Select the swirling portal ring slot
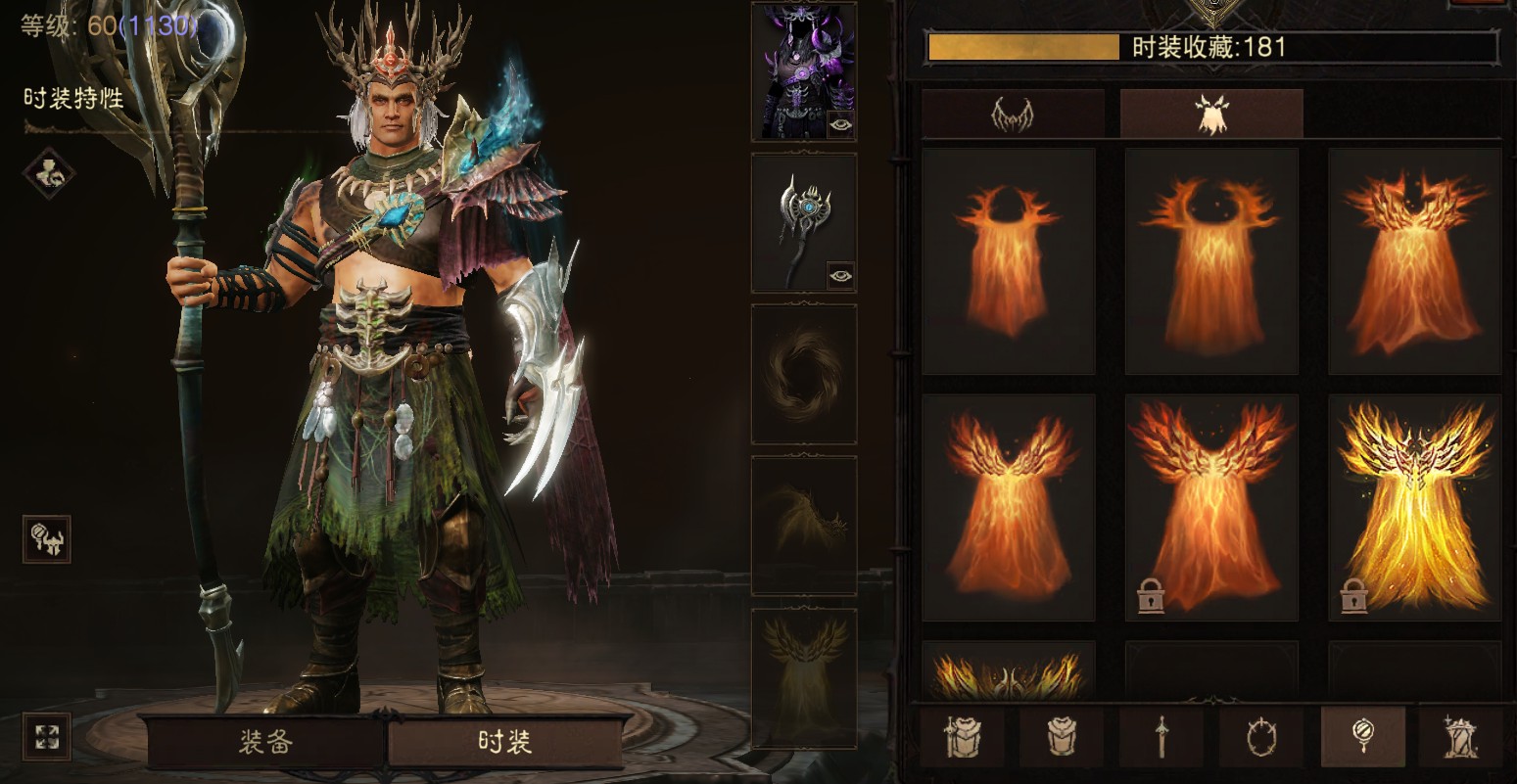The width and height of the screenshot is (1517, 784). pos(803,374)
